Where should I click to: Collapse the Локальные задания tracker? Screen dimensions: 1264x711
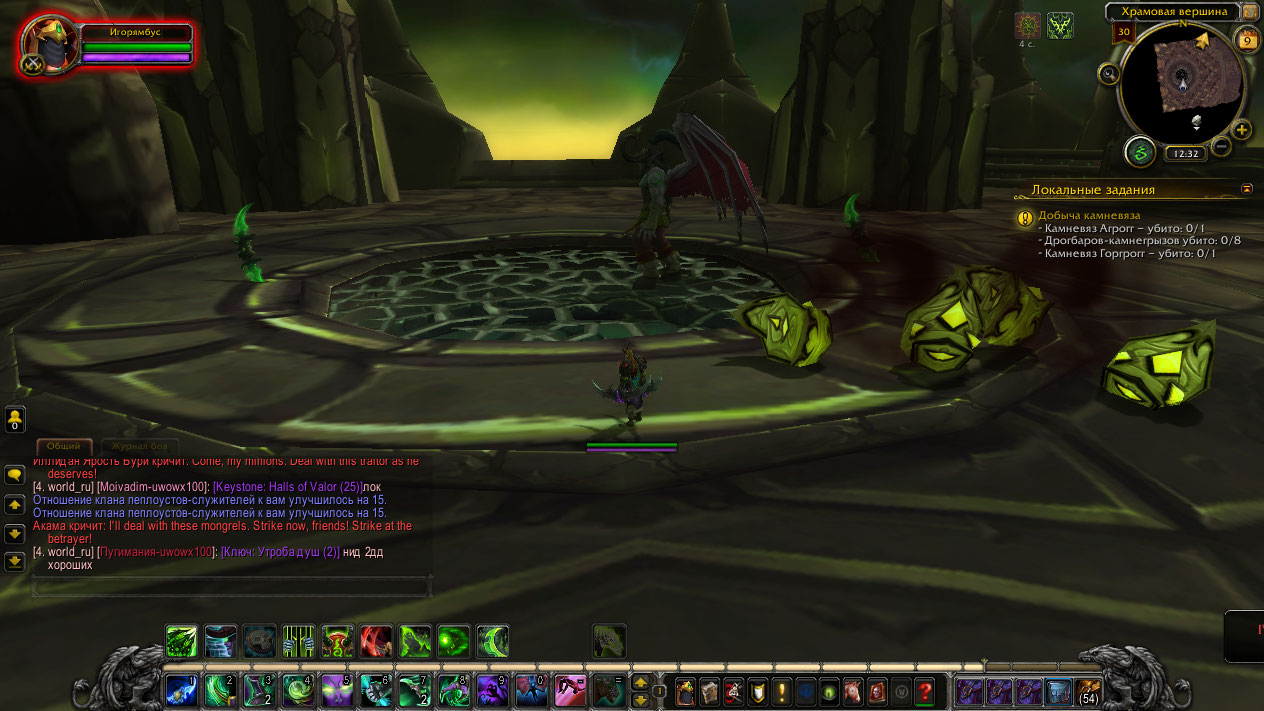[x=1247, y=188]
